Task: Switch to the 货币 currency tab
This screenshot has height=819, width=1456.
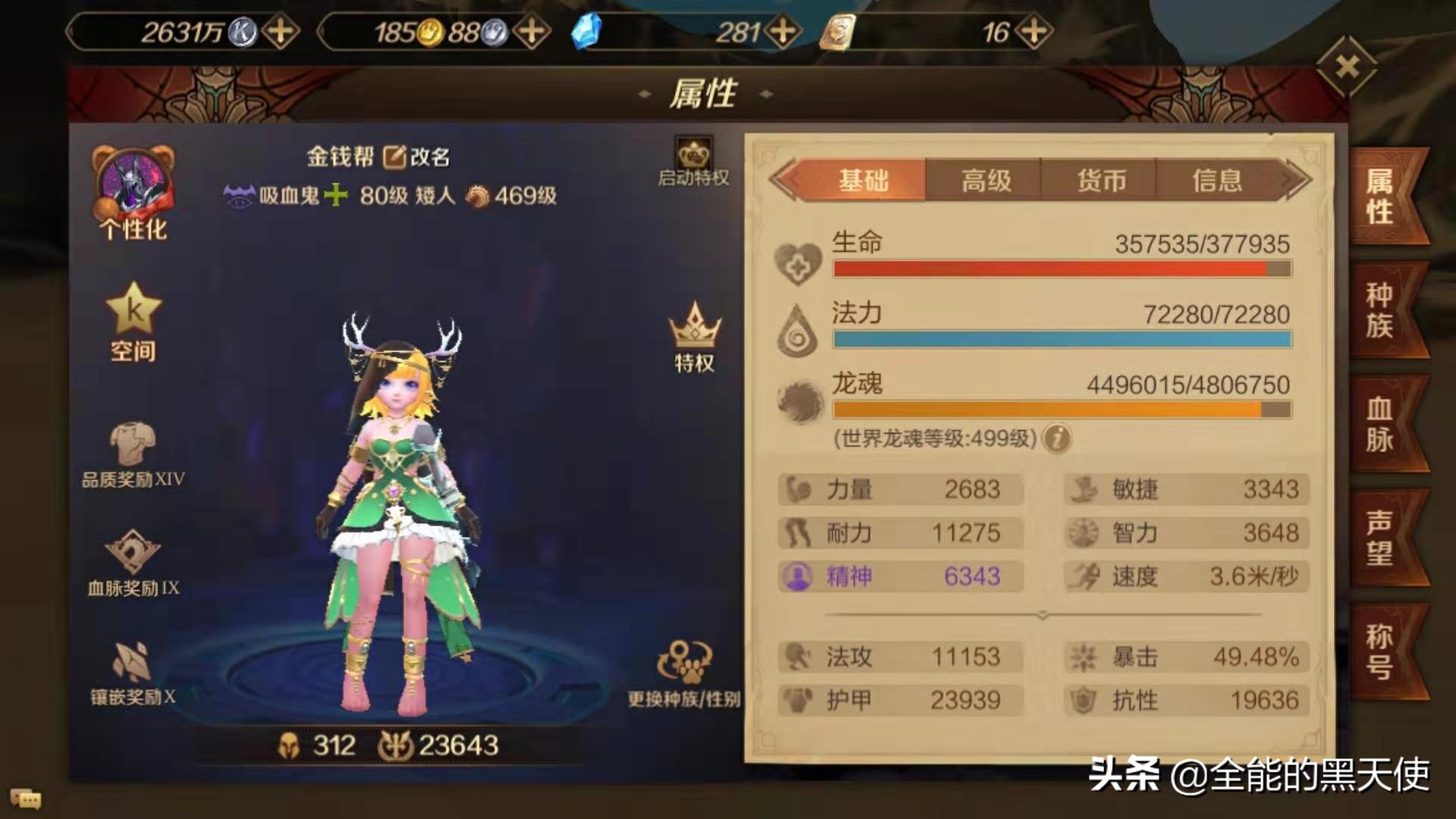Action: click(x=1102, y=179)
